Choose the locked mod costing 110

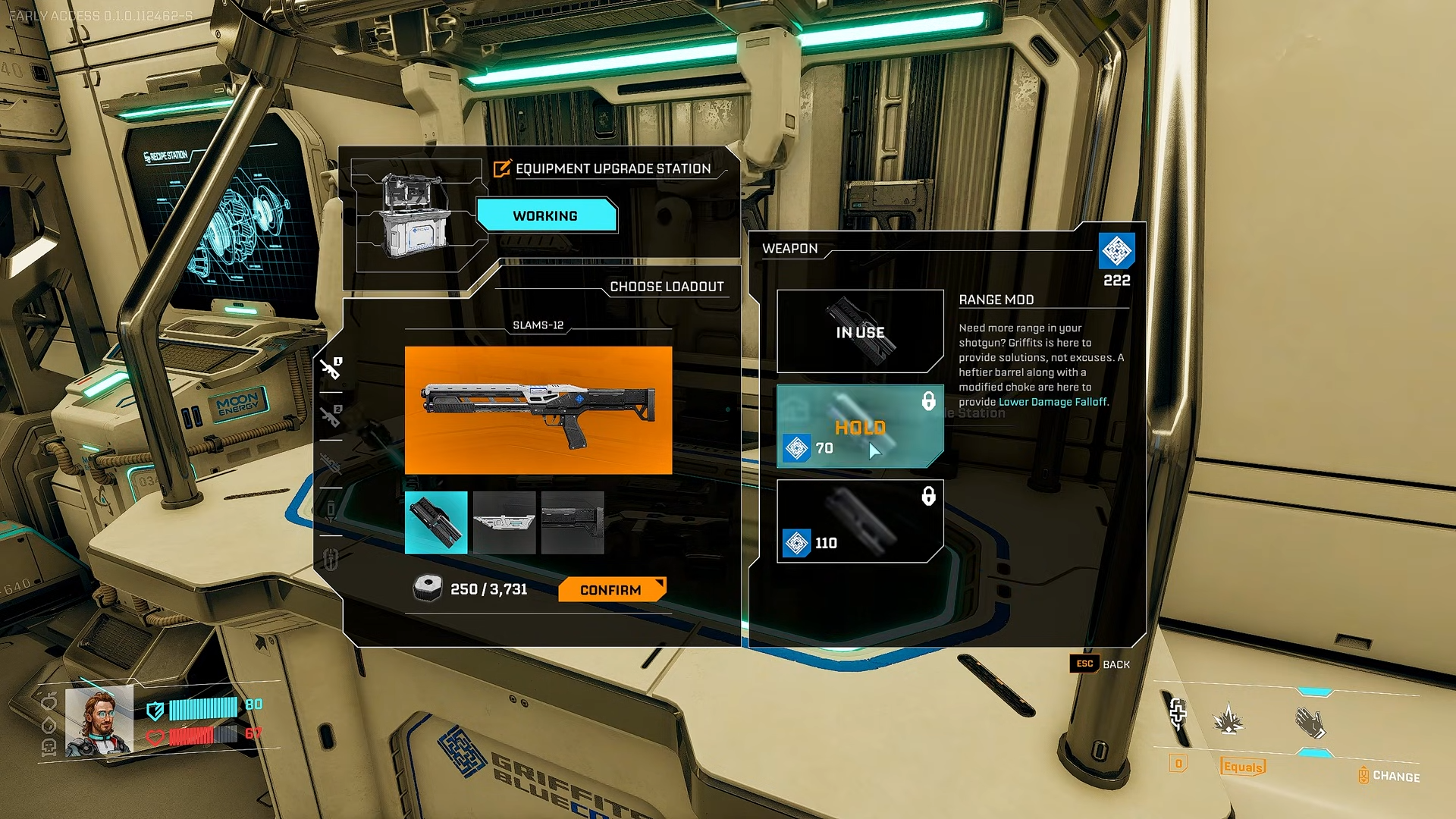pos(860,522)
